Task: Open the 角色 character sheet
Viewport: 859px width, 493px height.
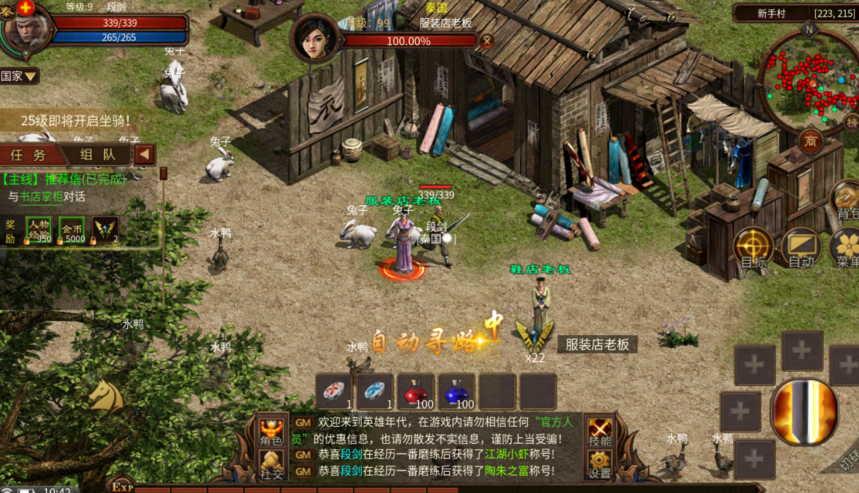Action: pos(272,431)
